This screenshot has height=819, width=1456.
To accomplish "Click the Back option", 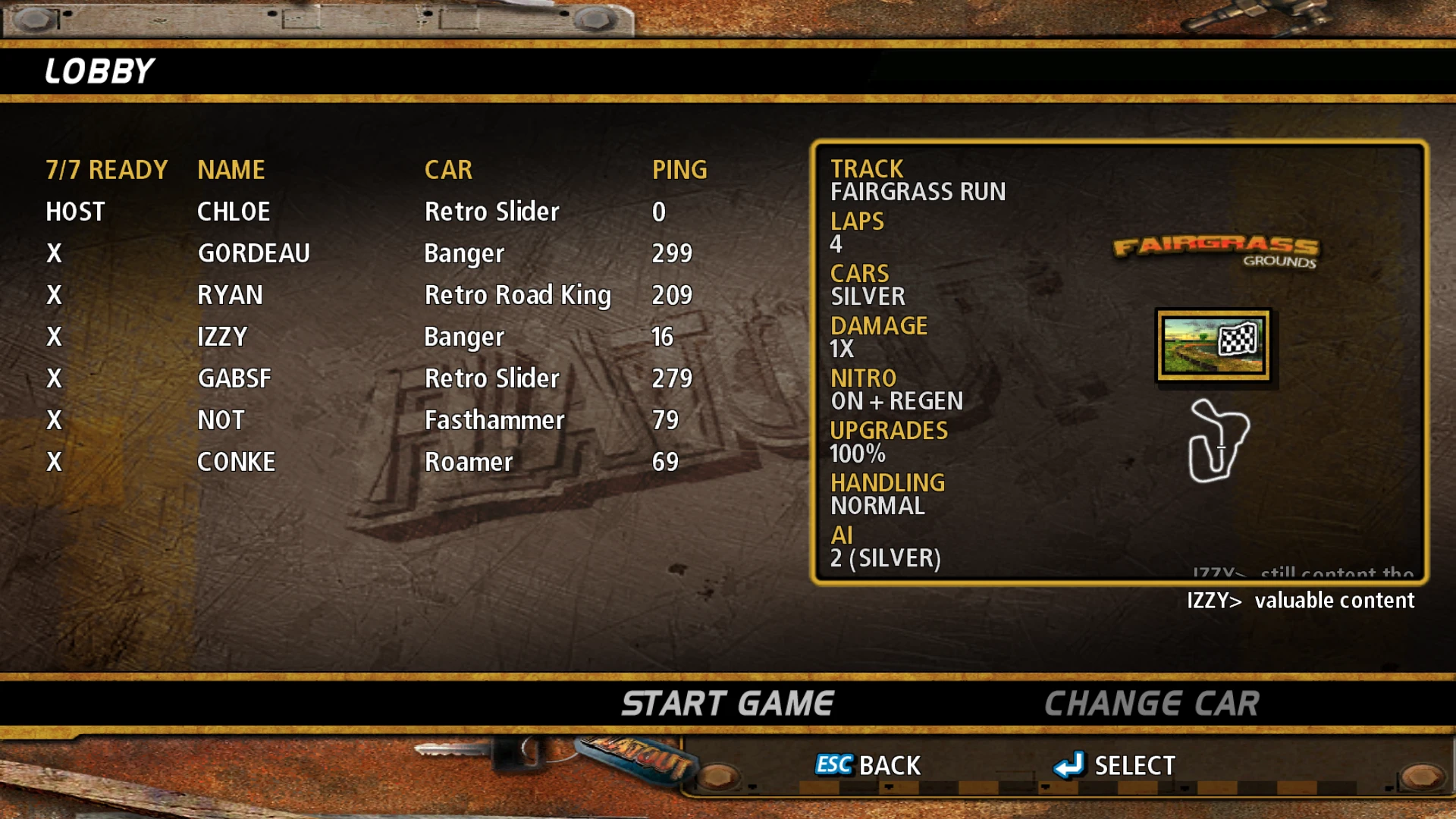I will click(x=868, y=765).
